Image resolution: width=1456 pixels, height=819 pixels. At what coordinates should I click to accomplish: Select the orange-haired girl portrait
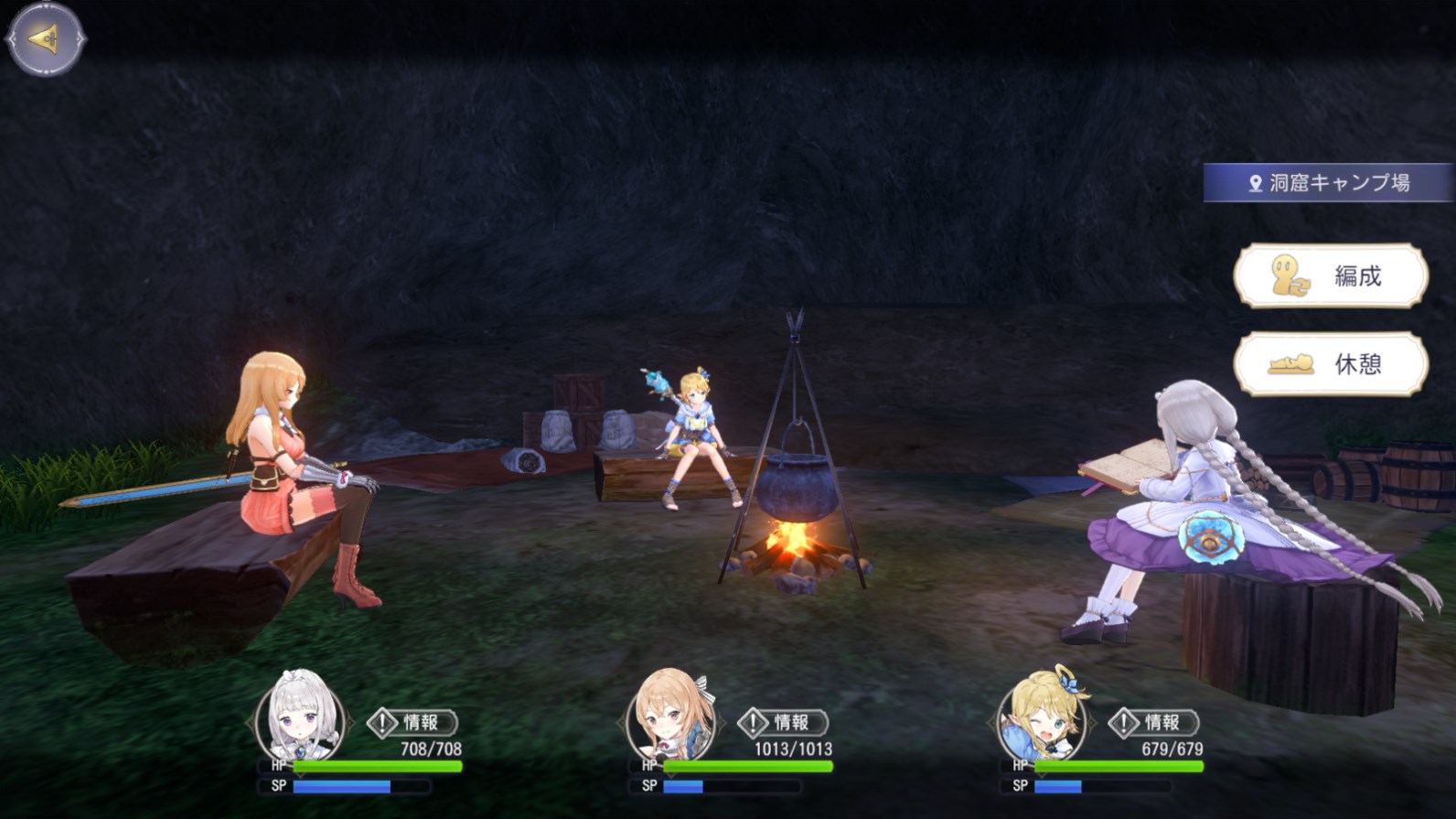(671, 719)
